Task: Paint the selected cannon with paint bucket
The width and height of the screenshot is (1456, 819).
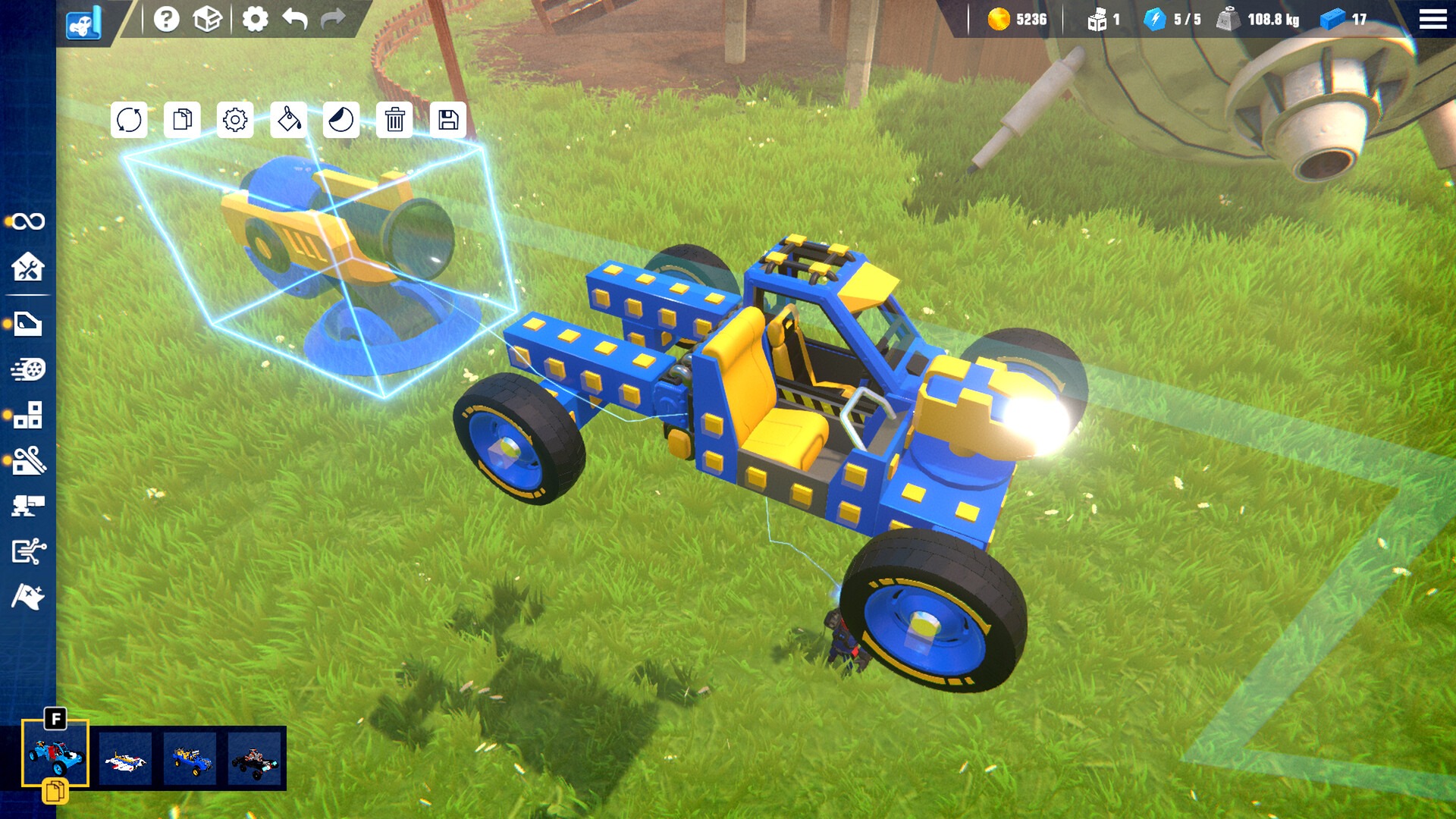Action: coord(288,120)
